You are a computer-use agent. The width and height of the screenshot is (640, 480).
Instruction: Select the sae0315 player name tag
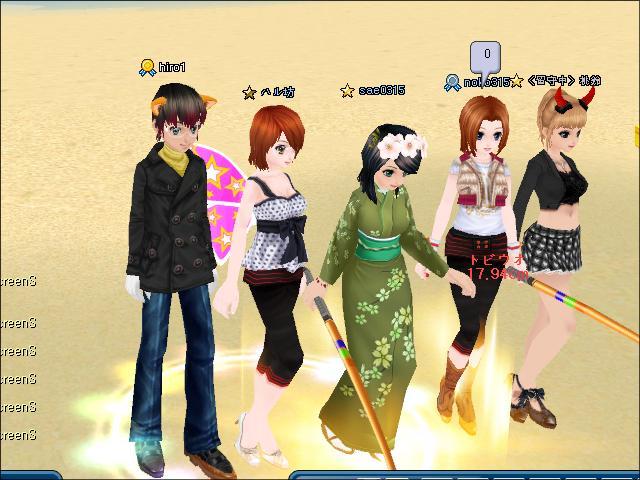coord(381,90)
